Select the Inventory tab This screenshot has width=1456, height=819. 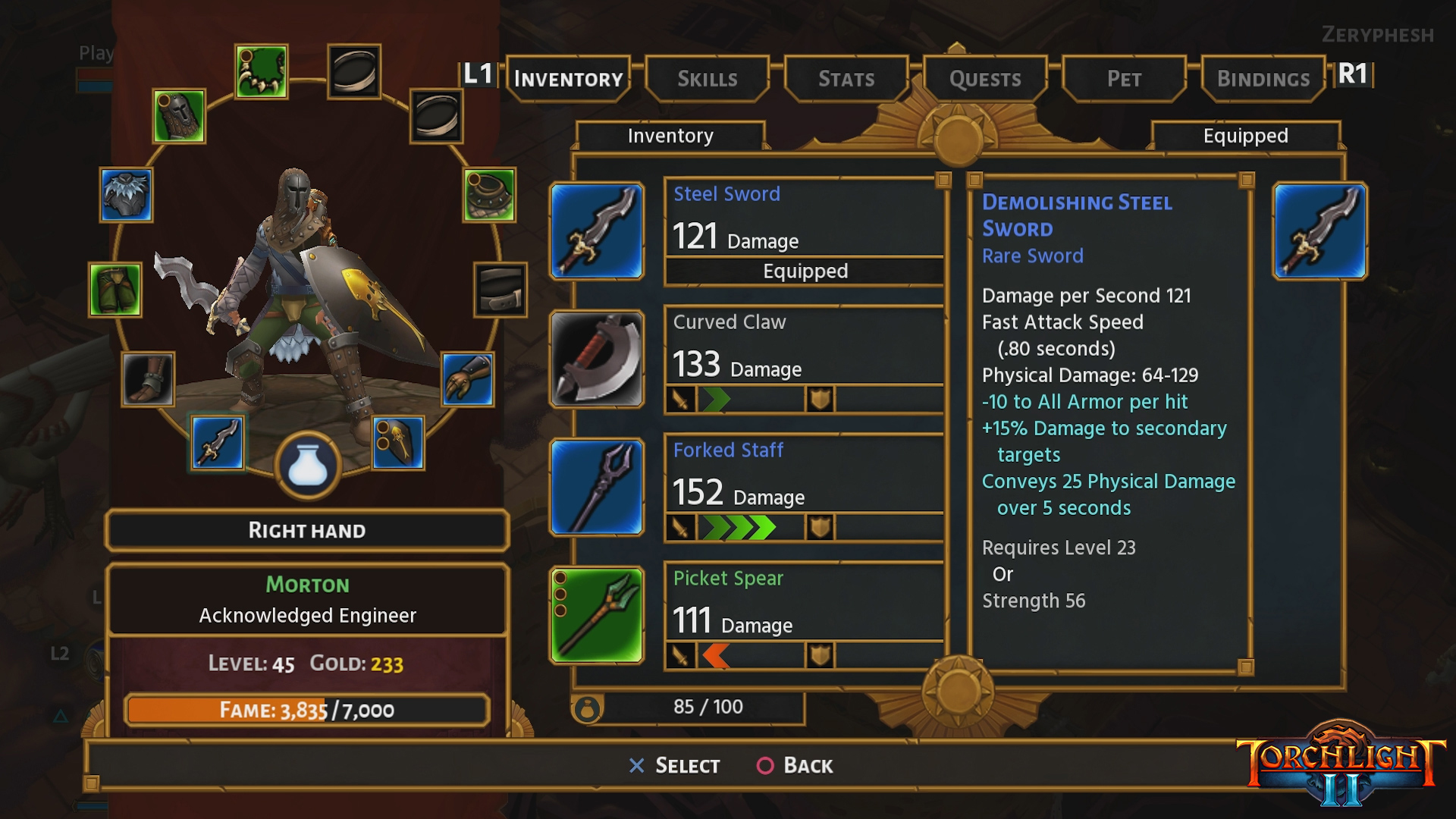tap(568, 79)
